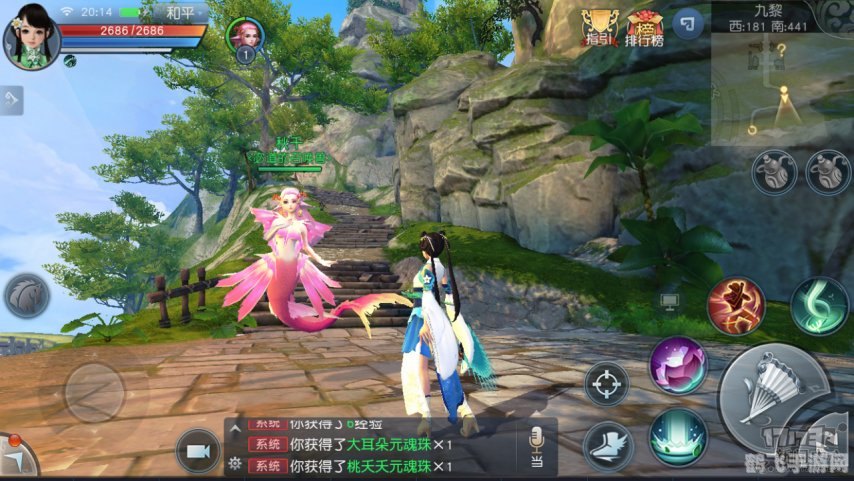Activate the red flame dancer skill
This screenshot has width=854, height=481.
(736, 305)
